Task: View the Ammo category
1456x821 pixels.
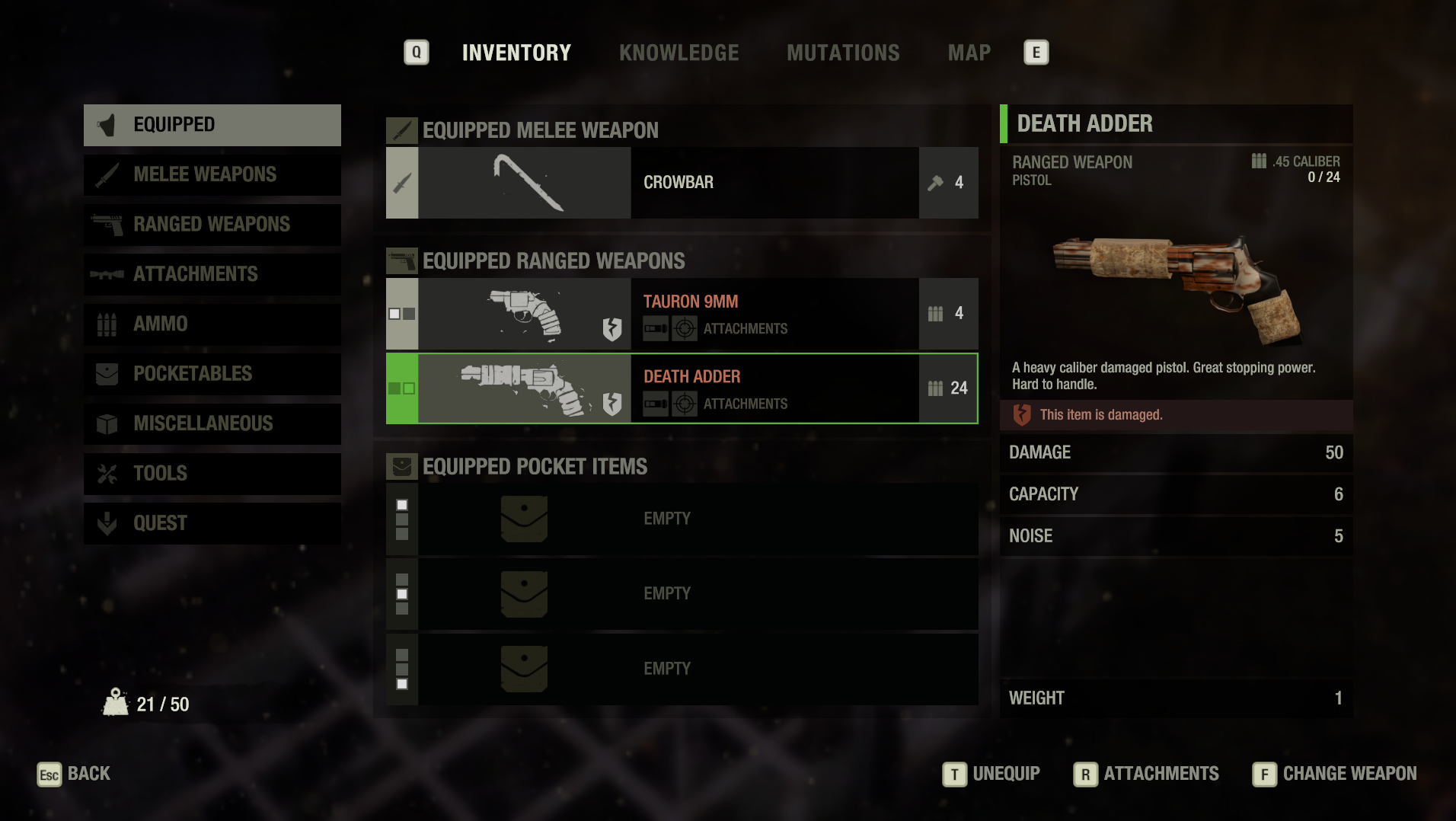Action: 212,324
